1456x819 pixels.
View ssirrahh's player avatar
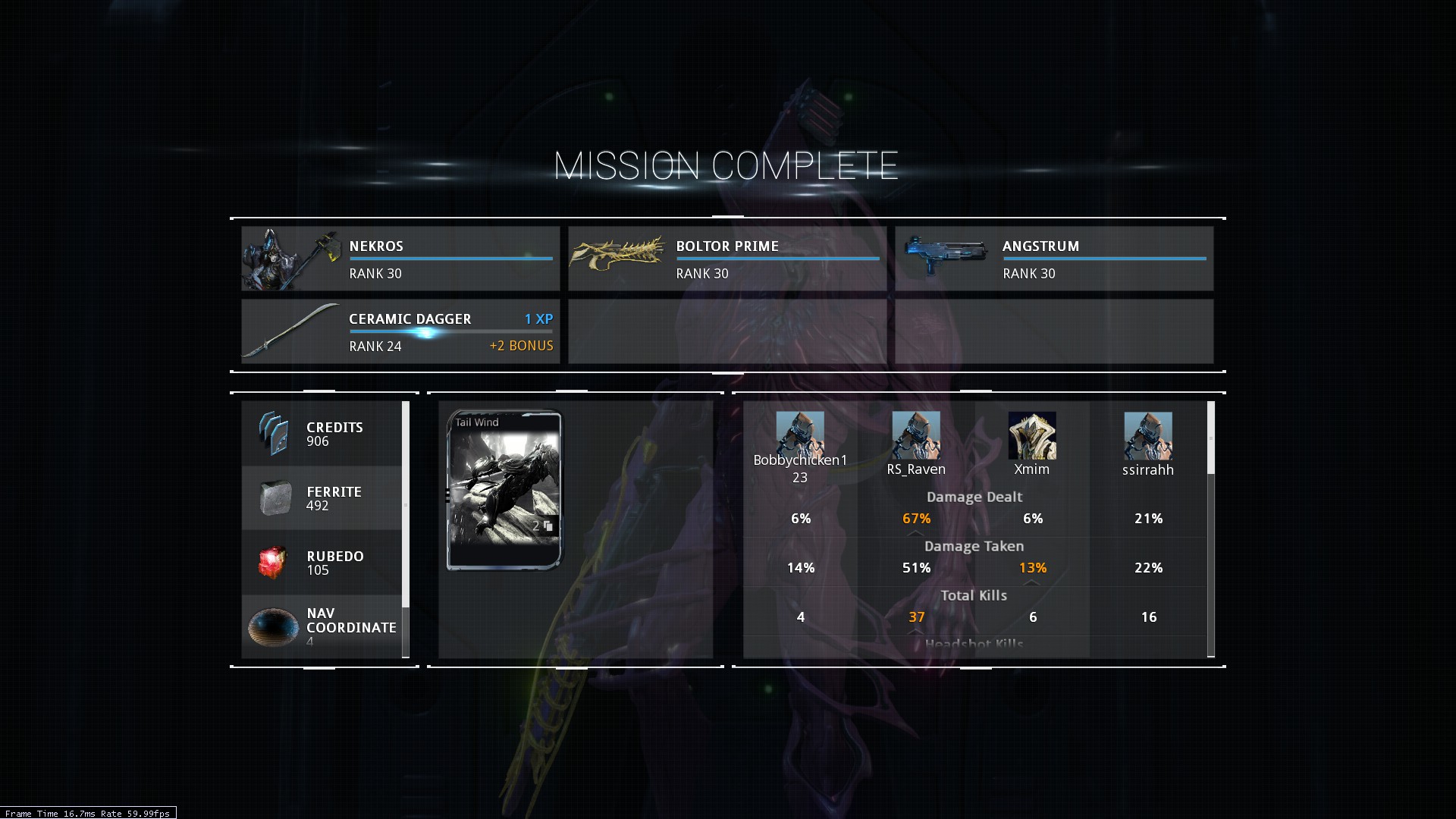click(x=1148, y=435)
